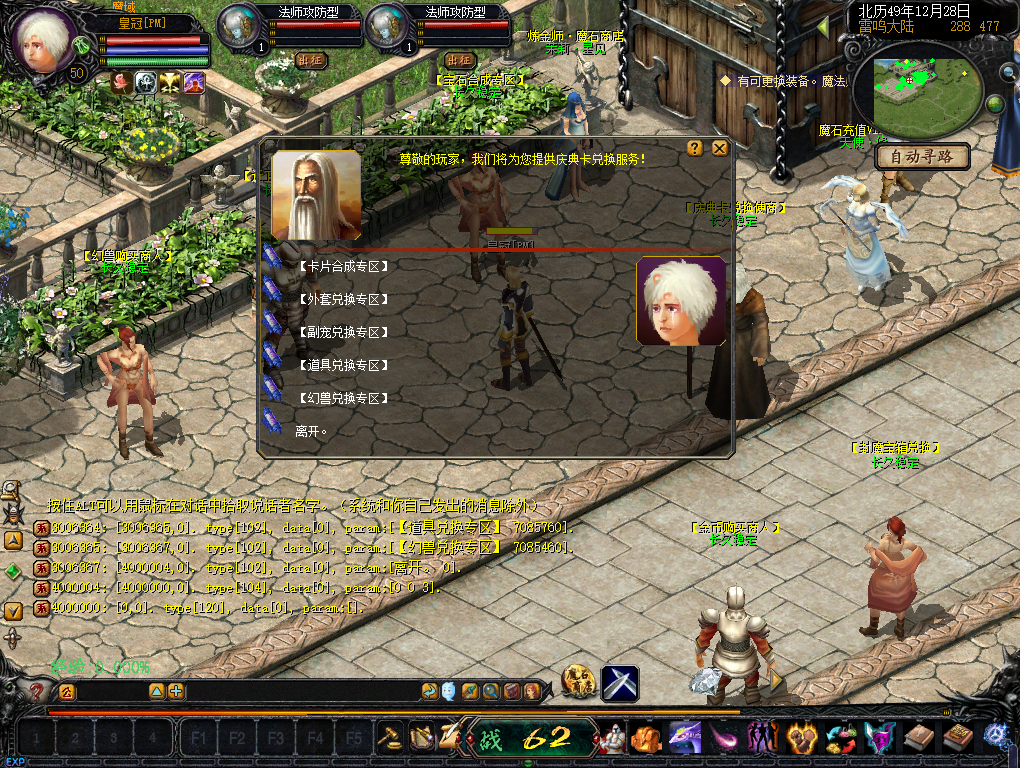Activate the crossed swords skill above the hotbar
The height and width of the screenshot is (768, 1020).
tap(619, 684)
